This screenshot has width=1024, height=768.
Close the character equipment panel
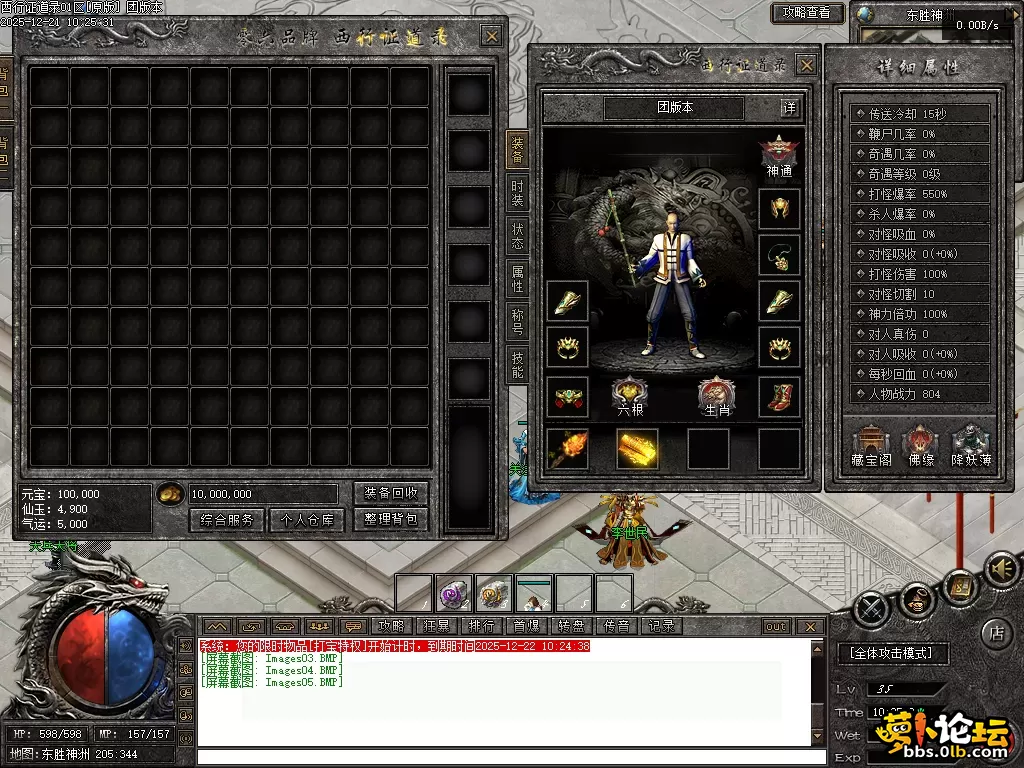806,65
